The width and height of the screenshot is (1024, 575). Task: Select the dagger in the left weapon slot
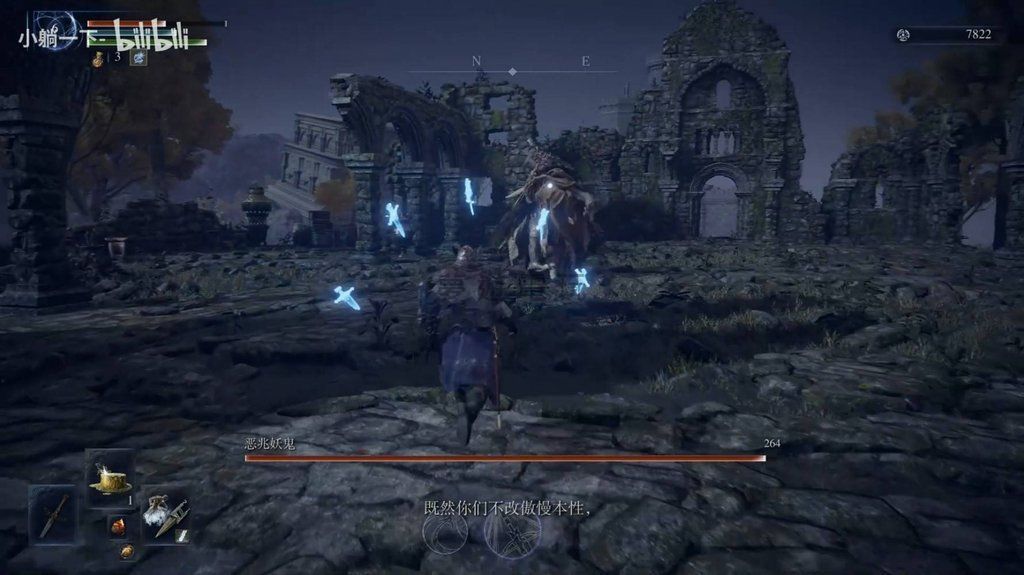click(x=53, y=514)
